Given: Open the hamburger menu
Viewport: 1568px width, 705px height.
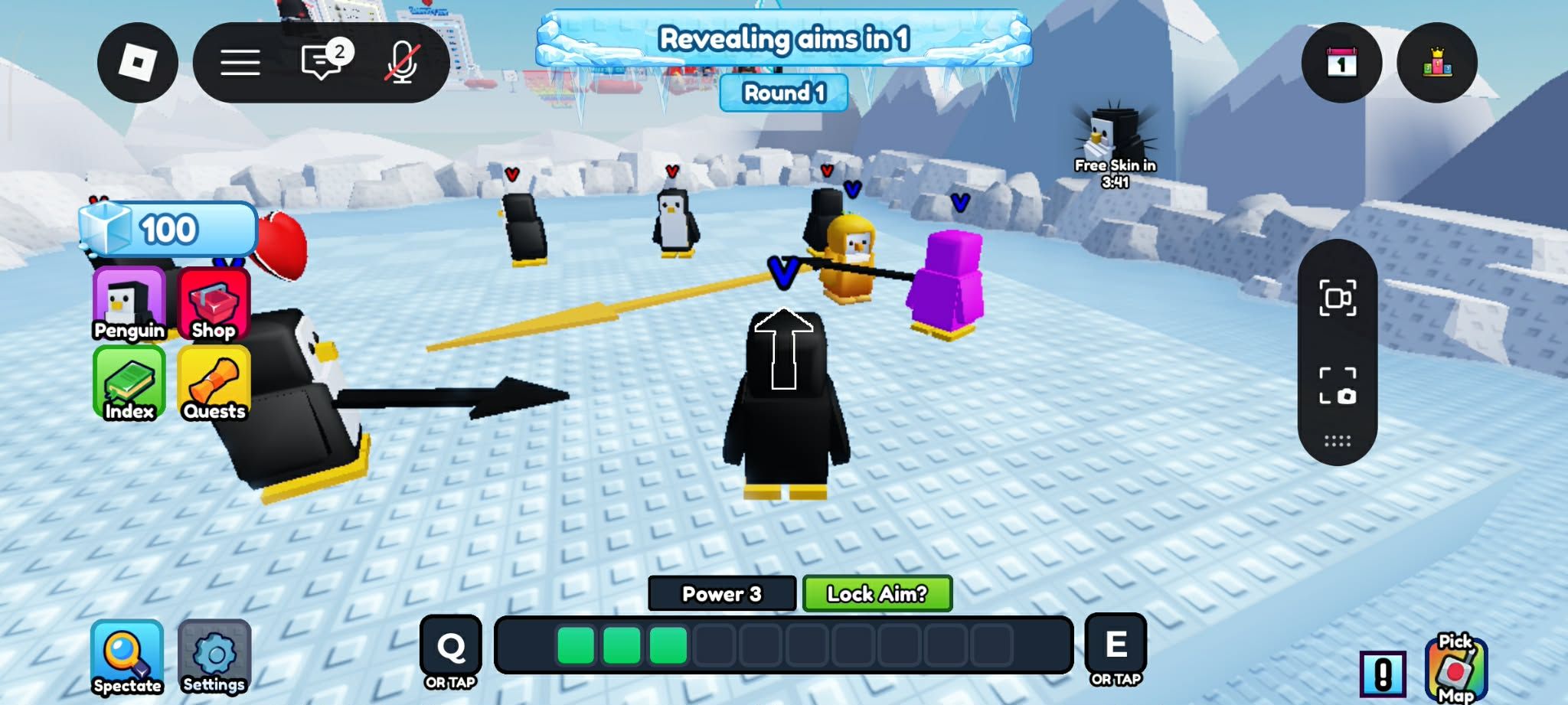Looking at the screenshot, I should [x=240, y=63].
